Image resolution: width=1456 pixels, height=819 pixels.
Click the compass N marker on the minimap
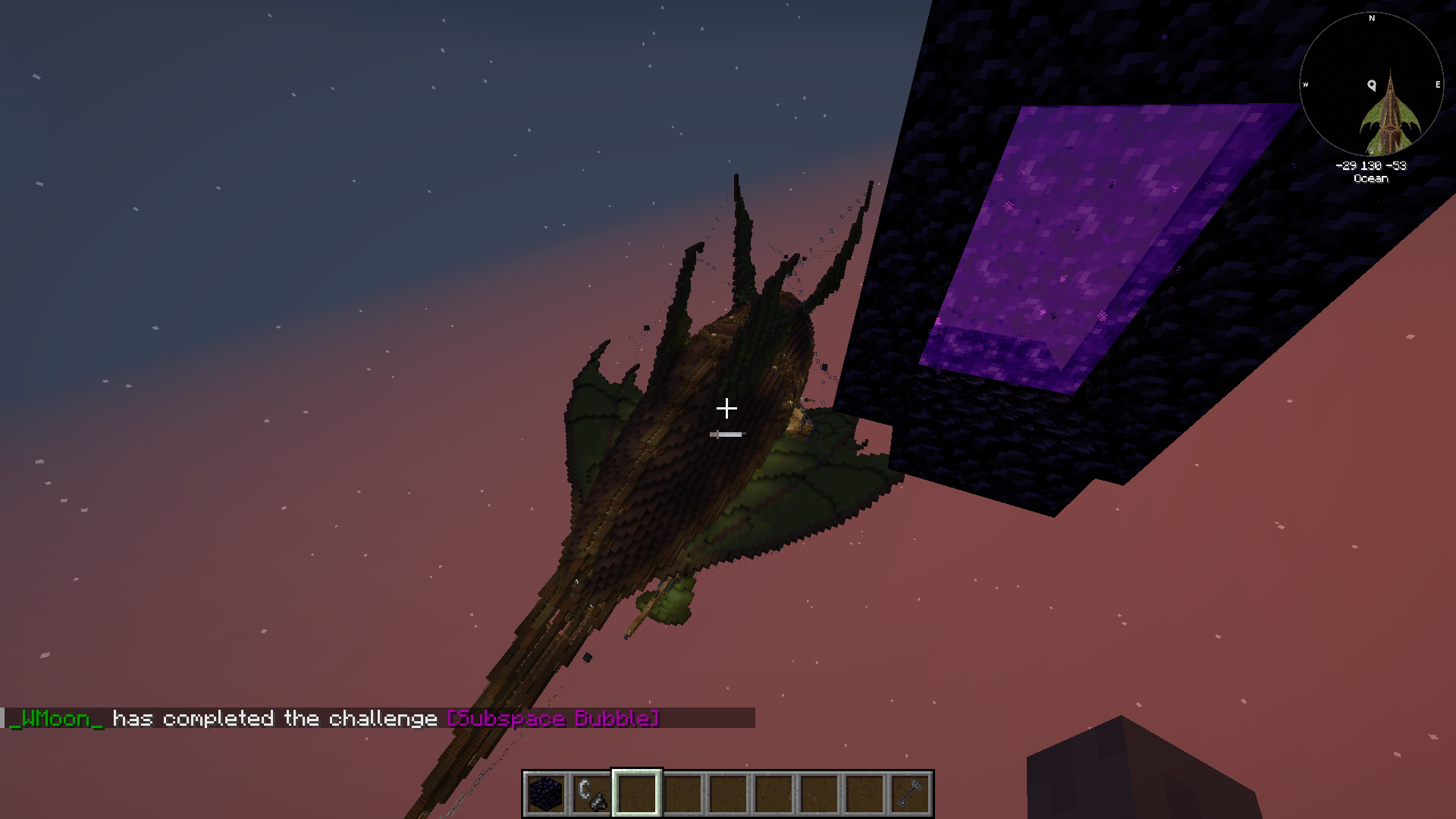point(1371,19)
